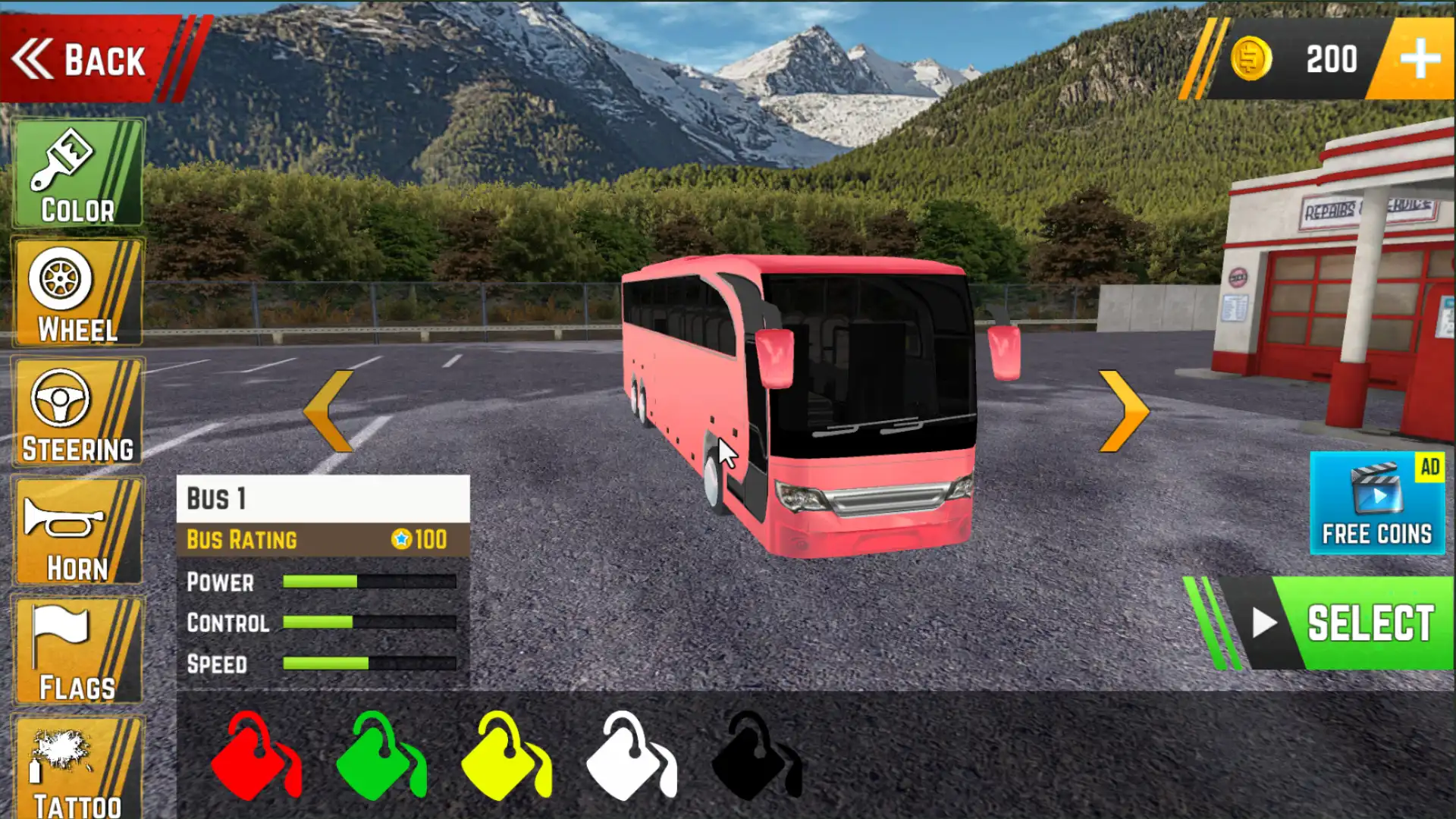Show the previous bus with left arrow
This screenshot has width=1456, height=819.
(x=329, y=411)
